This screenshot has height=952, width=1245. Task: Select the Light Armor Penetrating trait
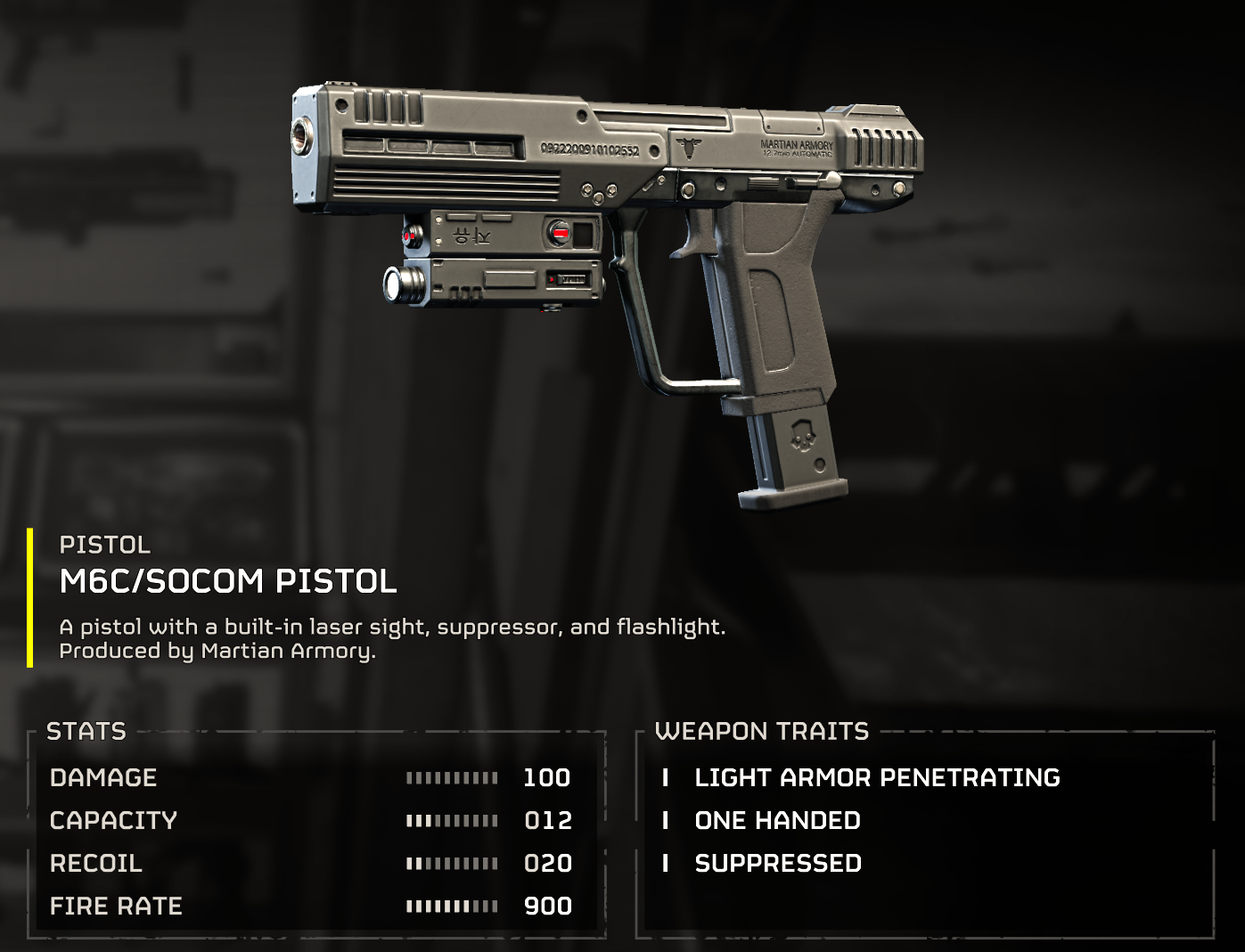pyautogui.click(x=876, y=777)
